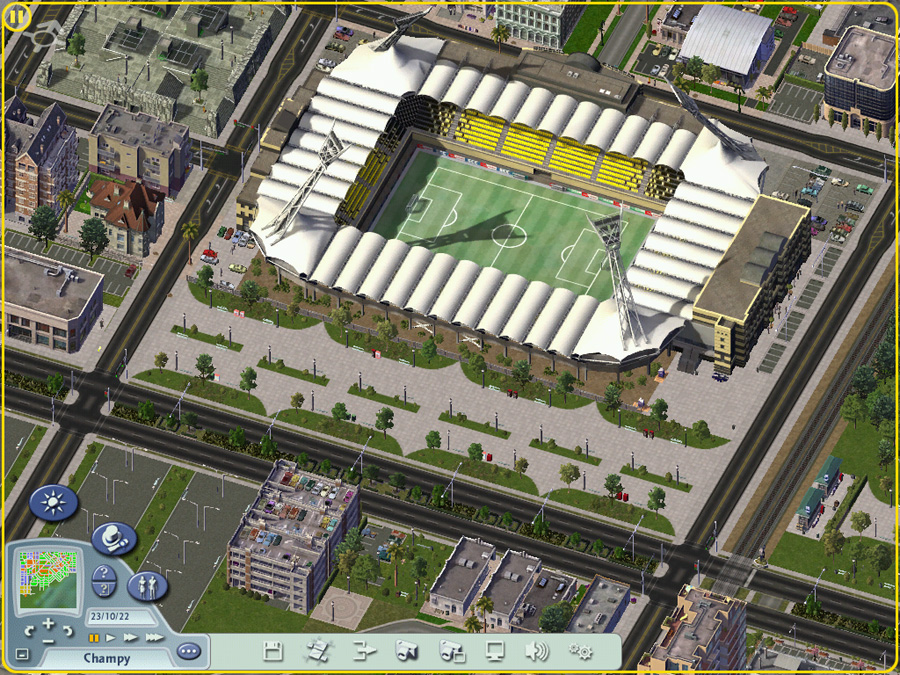Image resolution: width=900 pixels, height=675 pixels.
Task: Zoom out with the minus button
Action: tap(48, 639)
